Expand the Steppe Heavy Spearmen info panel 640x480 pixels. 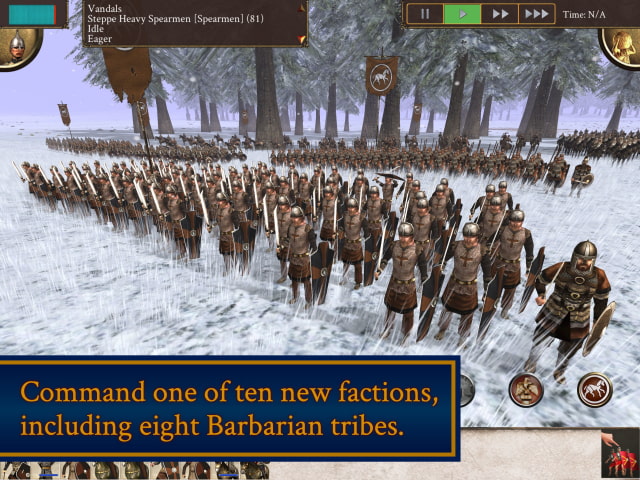(x=301, y=39)
